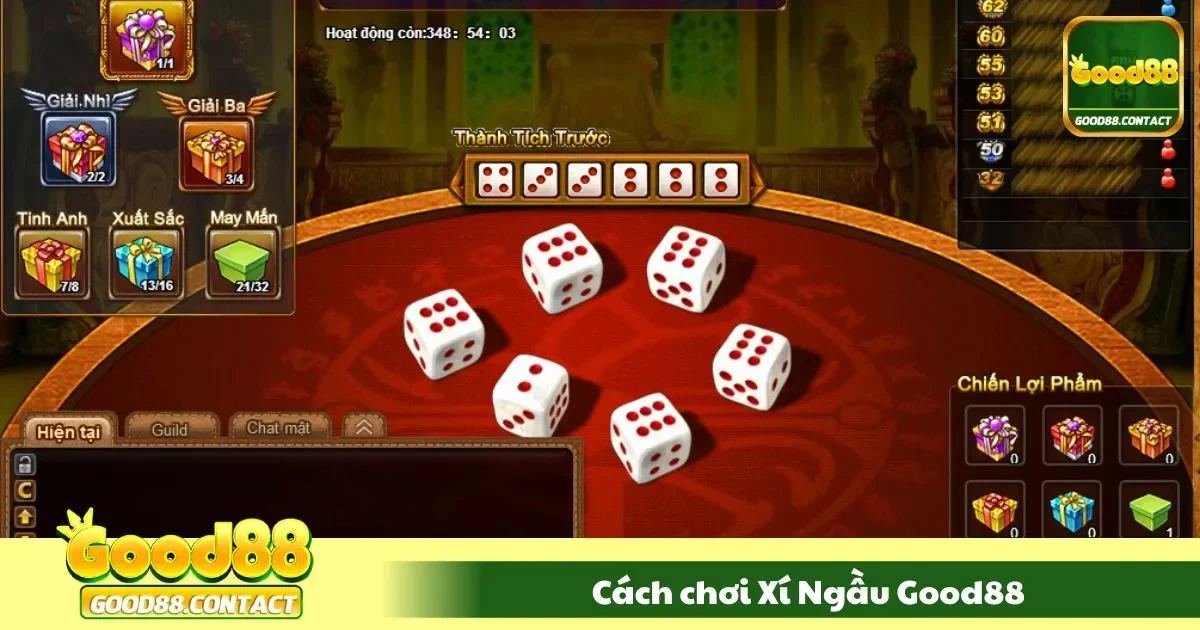
Task: Switch to the Guild chat tab
Action: click(x=170, y=429)
